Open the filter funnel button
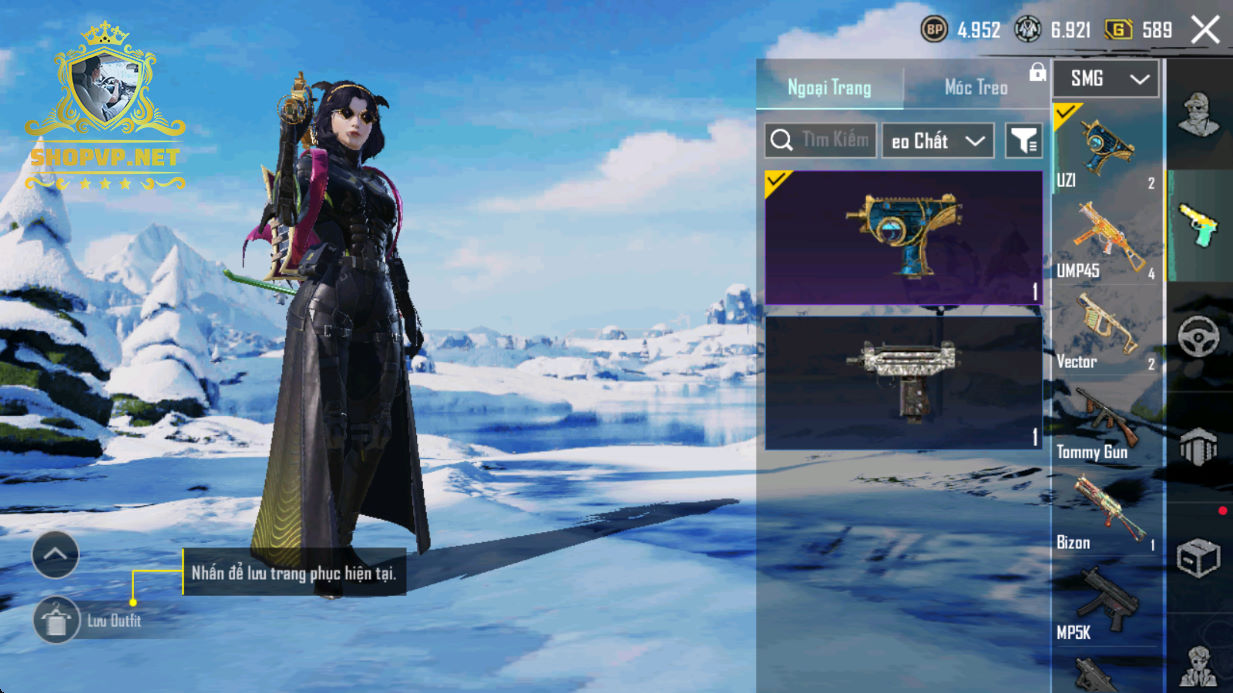This screenshot has width=1233, height=693. pos(1023,141)
